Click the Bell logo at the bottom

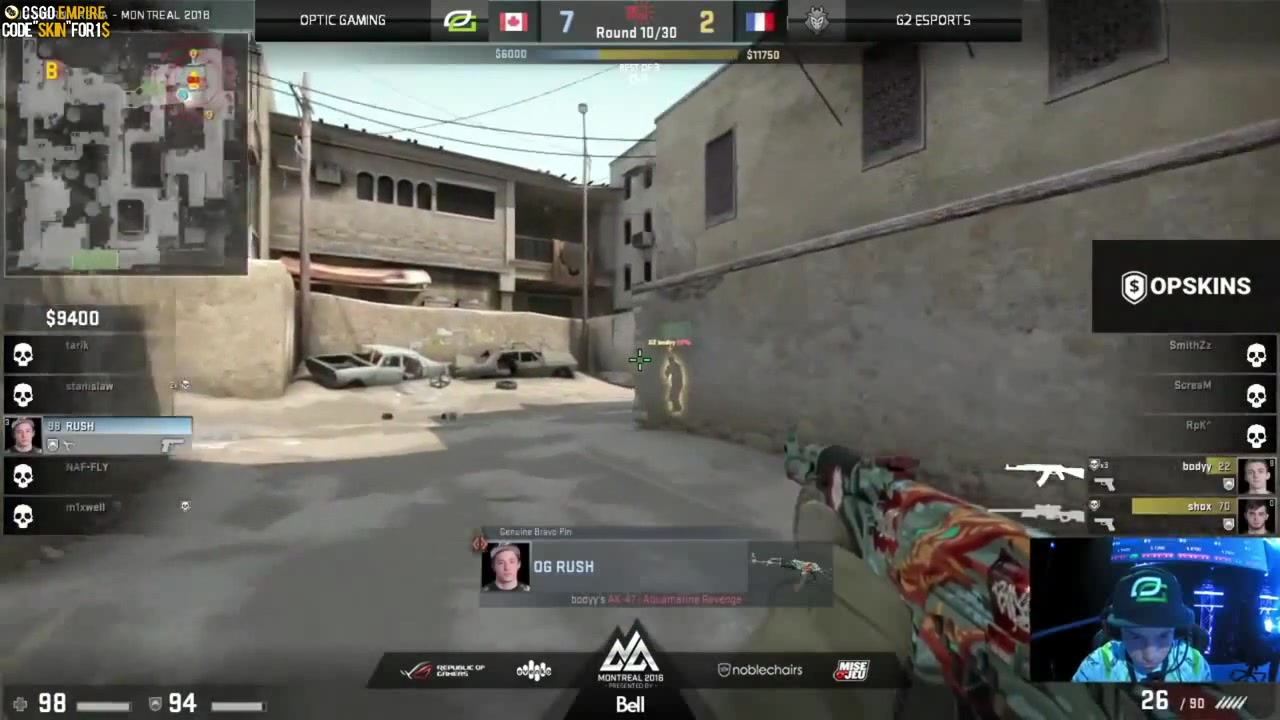[x=630, y=704]
